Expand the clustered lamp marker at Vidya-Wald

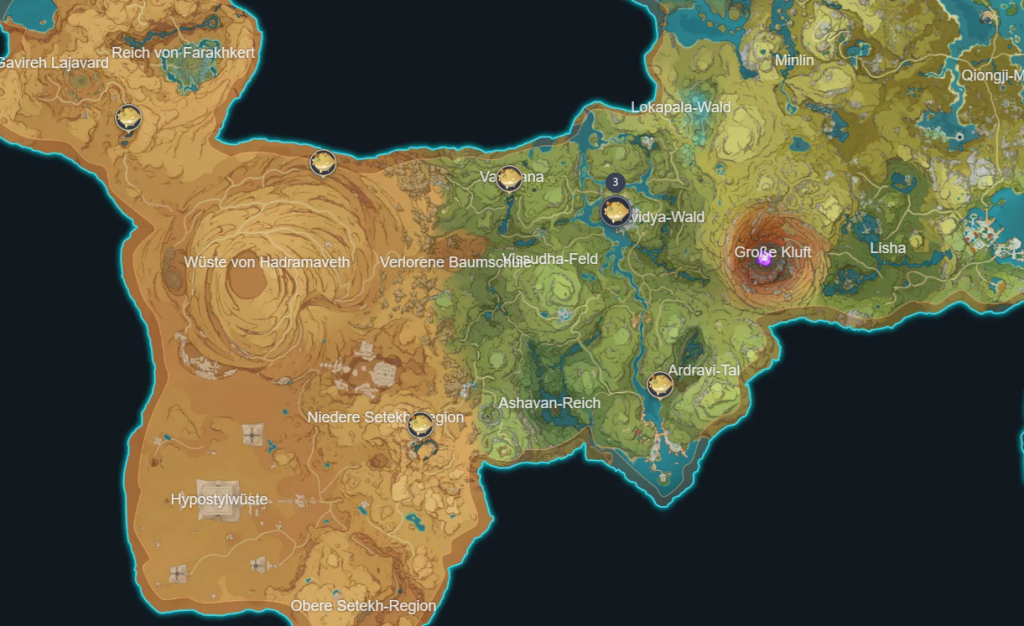615,210
